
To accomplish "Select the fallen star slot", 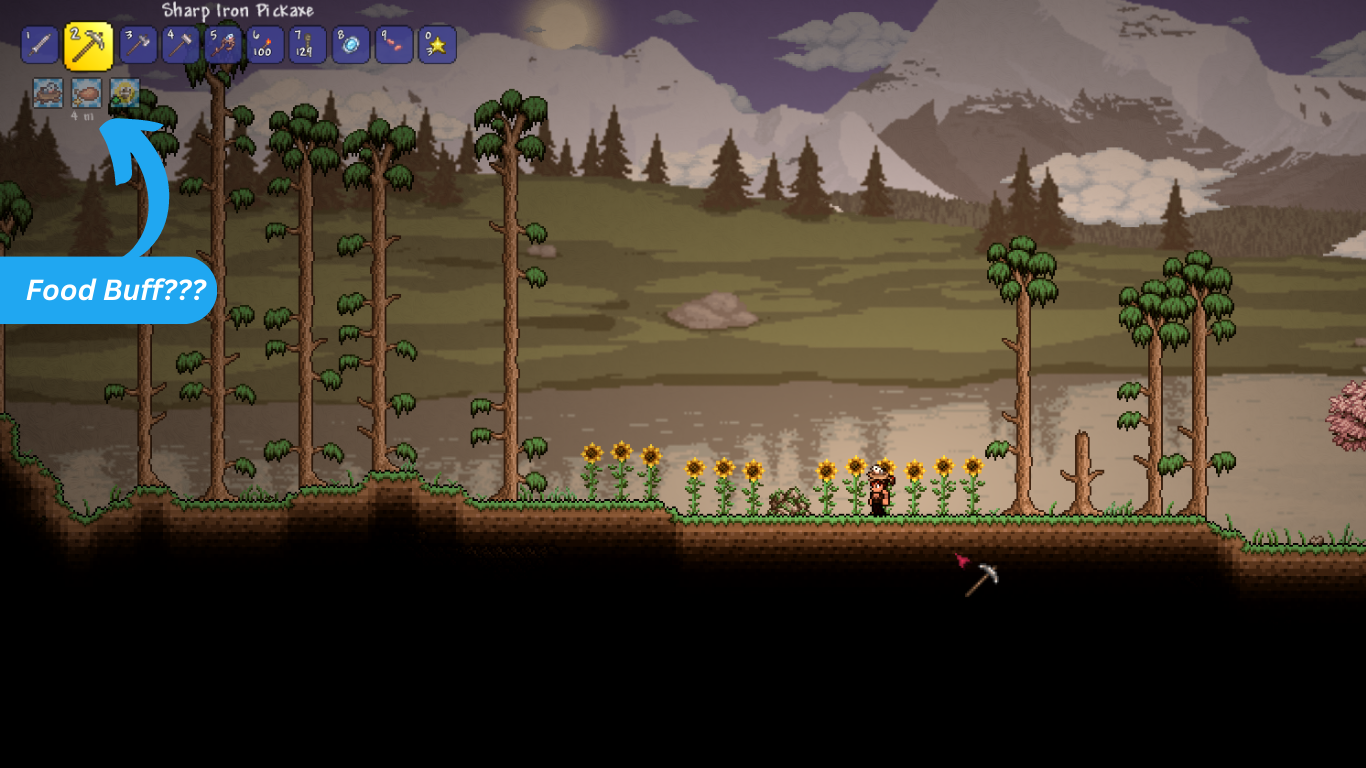I will tap(437, 45).
